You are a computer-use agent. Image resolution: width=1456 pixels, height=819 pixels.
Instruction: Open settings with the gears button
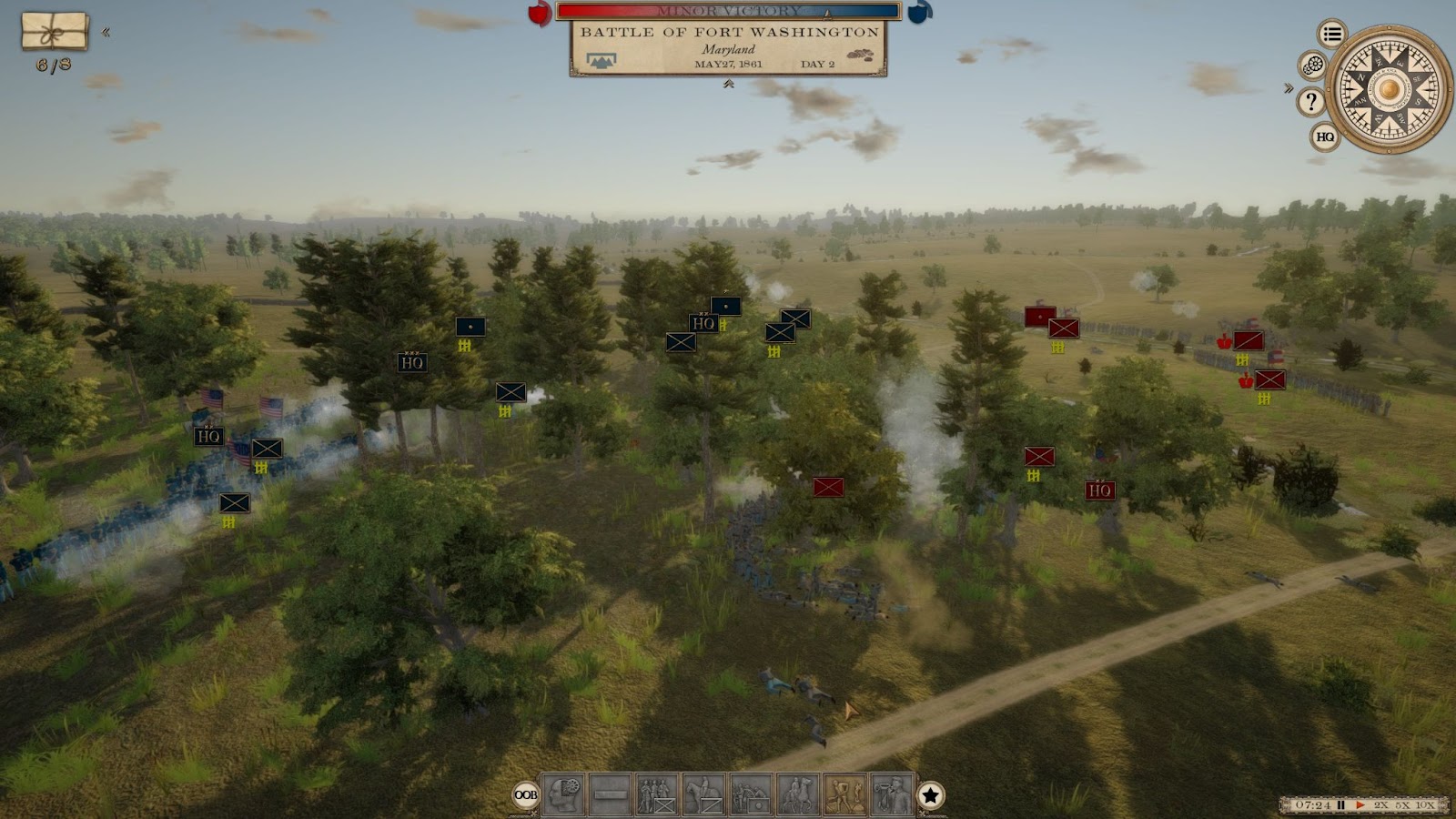1312,66
